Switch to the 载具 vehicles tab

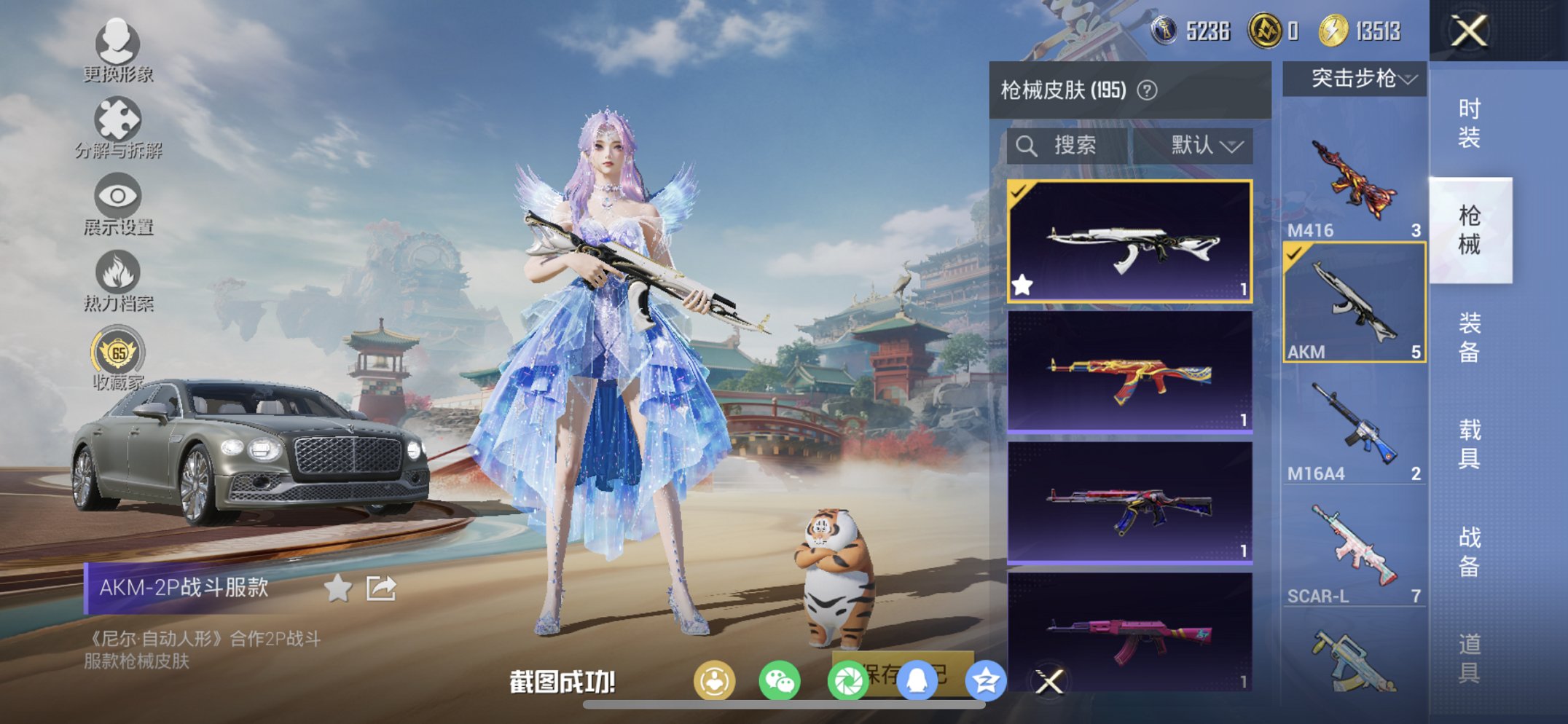coord(1469,444)
